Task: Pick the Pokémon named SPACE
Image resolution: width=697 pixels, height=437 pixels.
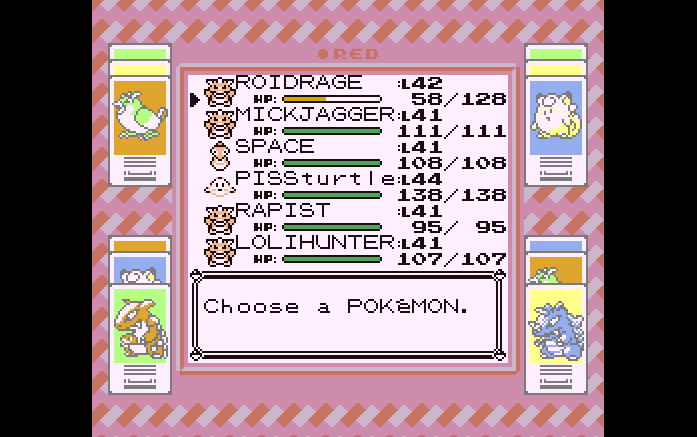Action: pyautogui.click(x=274, y=147)
